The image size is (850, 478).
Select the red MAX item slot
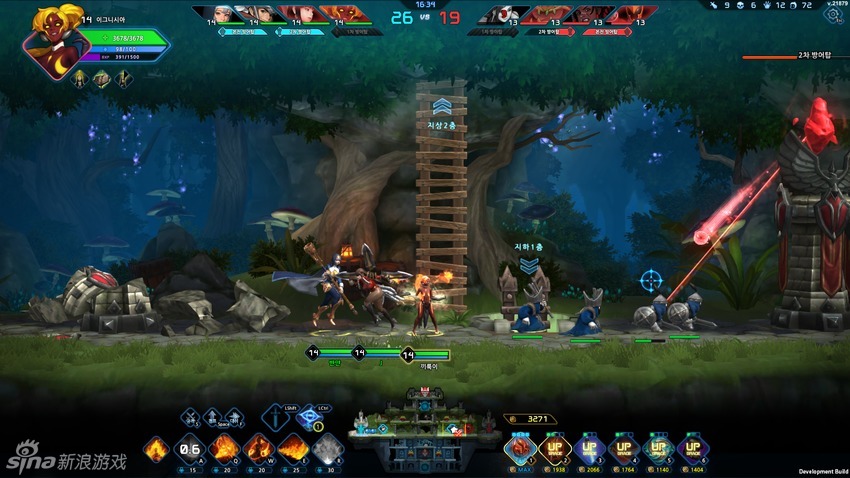[x=521, y=447]
